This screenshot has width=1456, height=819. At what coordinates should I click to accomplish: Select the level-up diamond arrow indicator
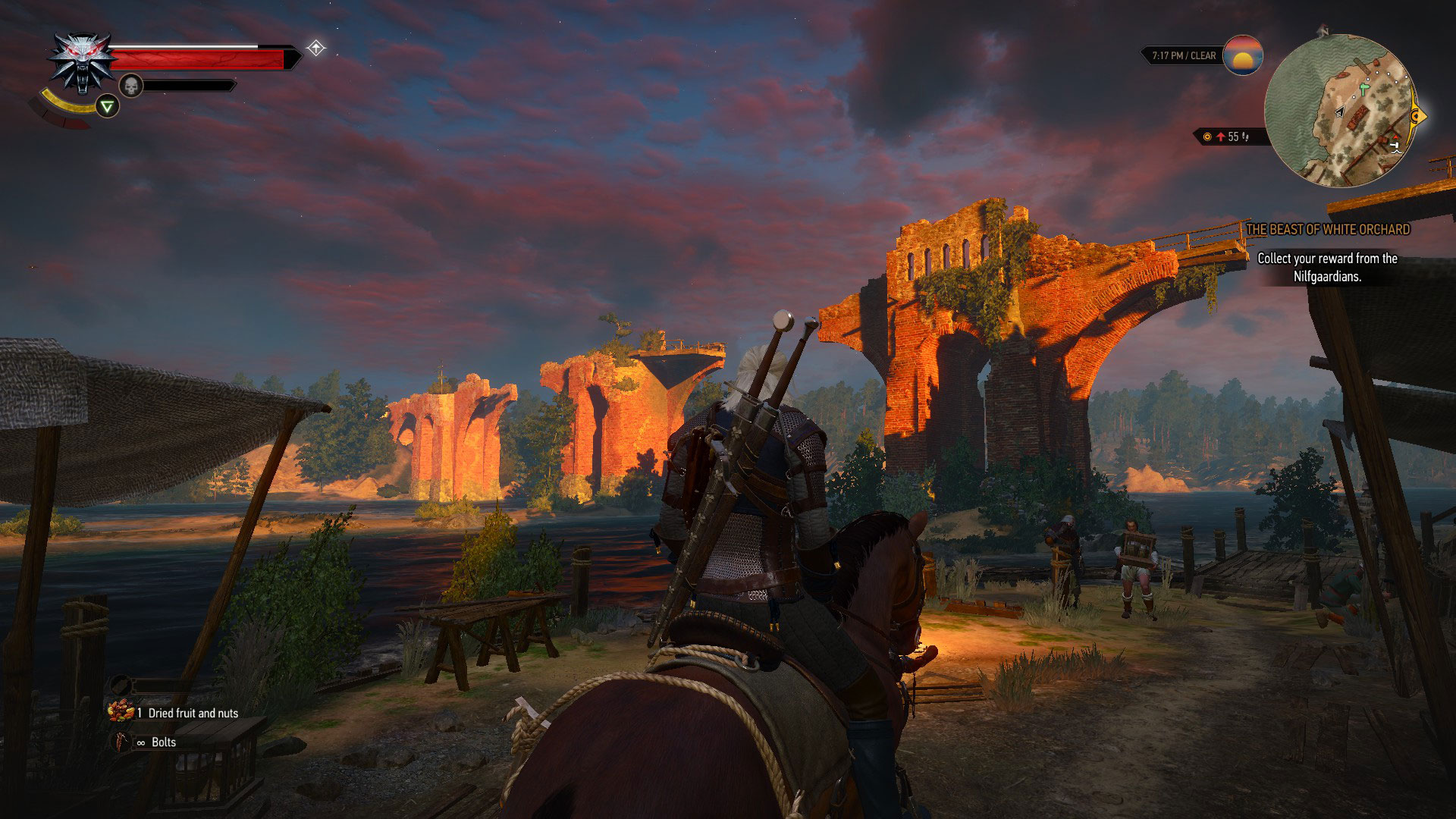click(x=315, y=49)
